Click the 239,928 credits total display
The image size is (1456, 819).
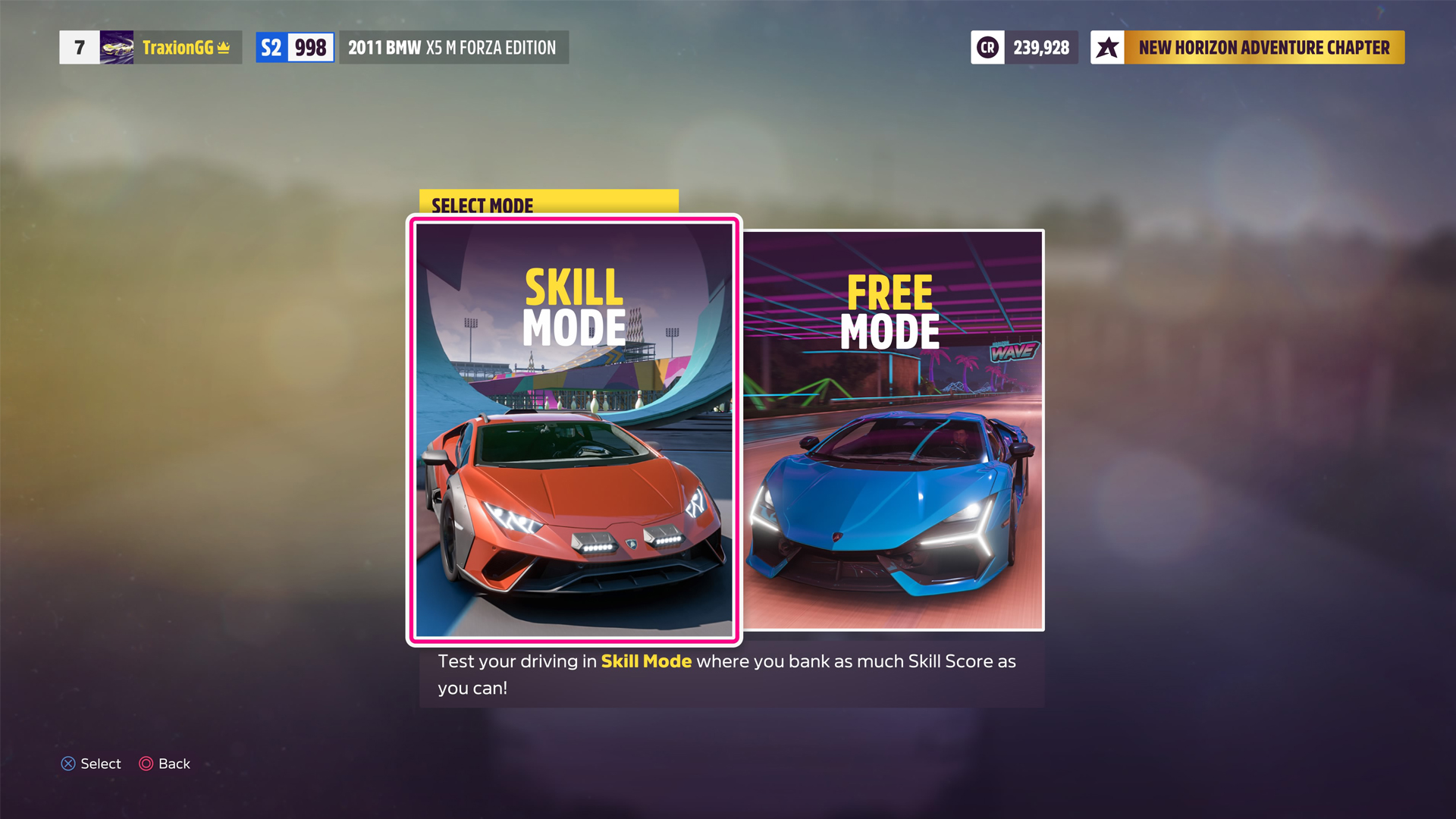pyautogui.click(x=1041, y=47)
